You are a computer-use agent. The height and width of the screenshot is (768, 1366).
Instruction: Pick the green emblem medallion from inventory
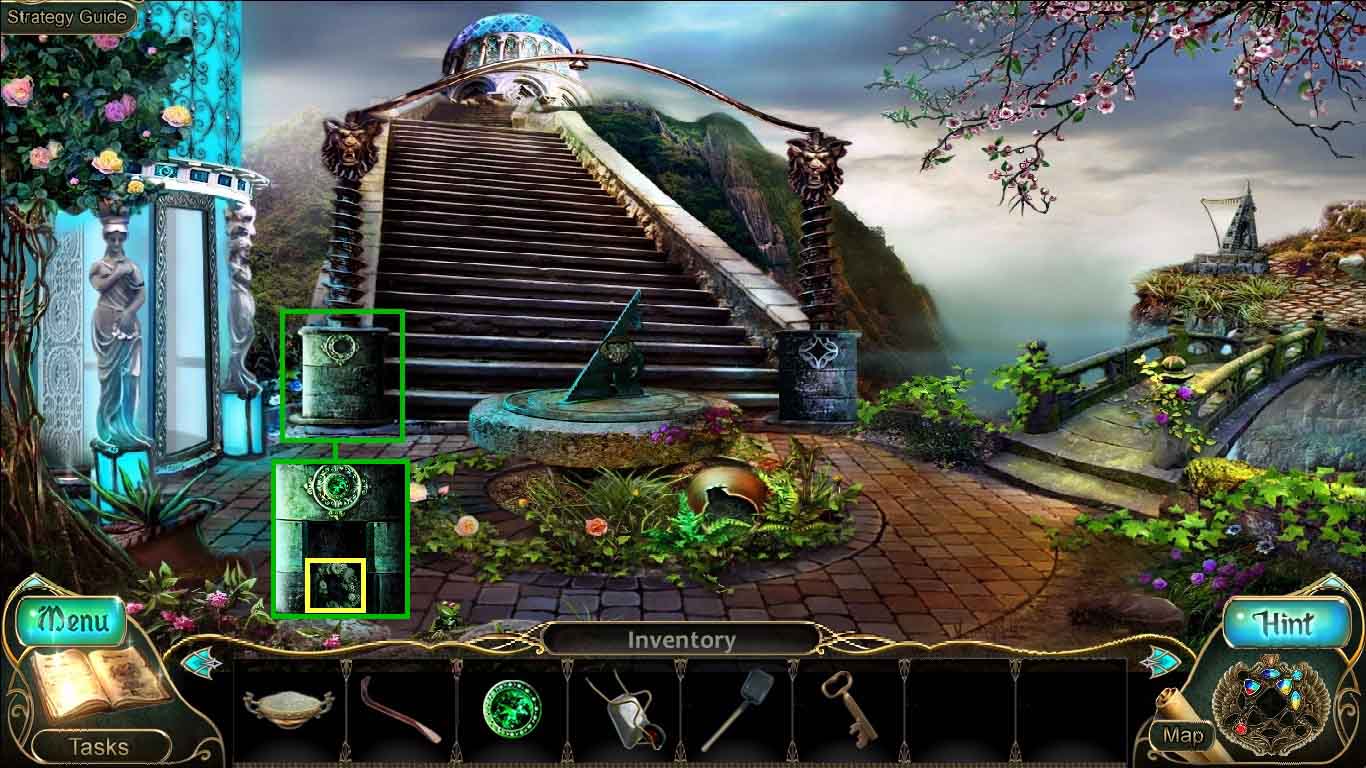click(x=511, y=709)
